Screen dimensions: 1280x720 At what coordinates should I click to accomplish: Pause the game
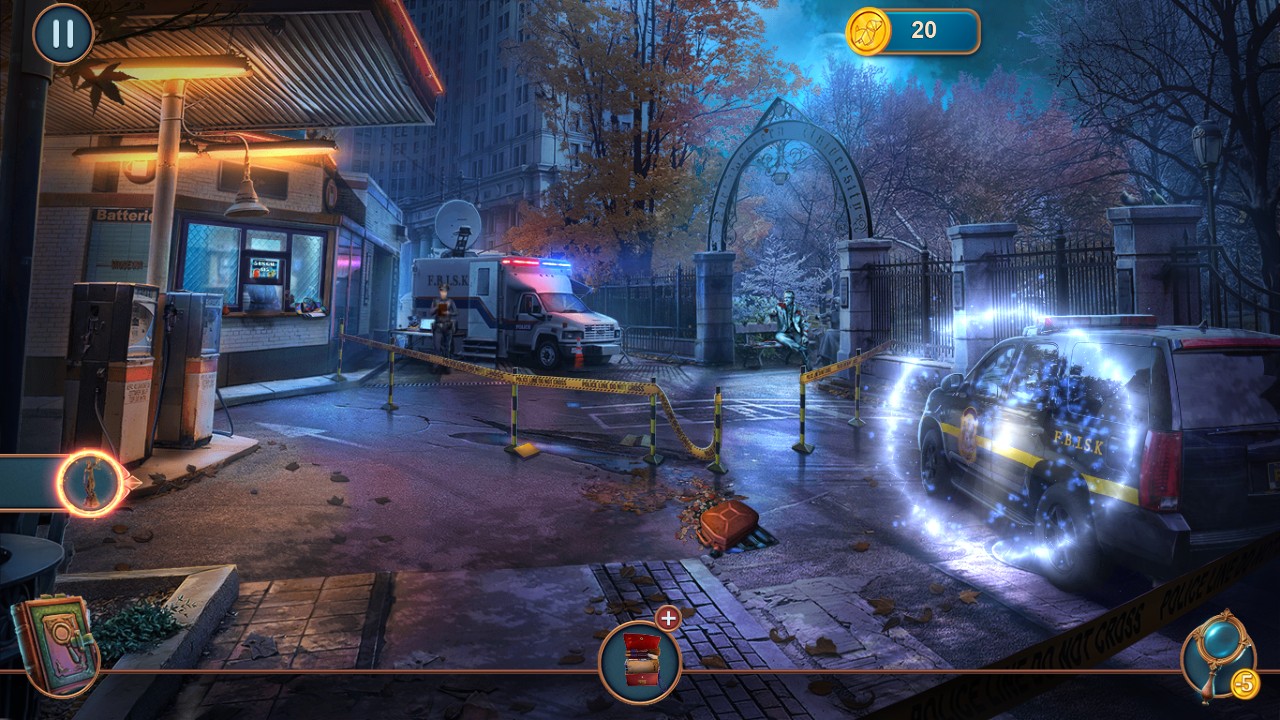[63, 34]
